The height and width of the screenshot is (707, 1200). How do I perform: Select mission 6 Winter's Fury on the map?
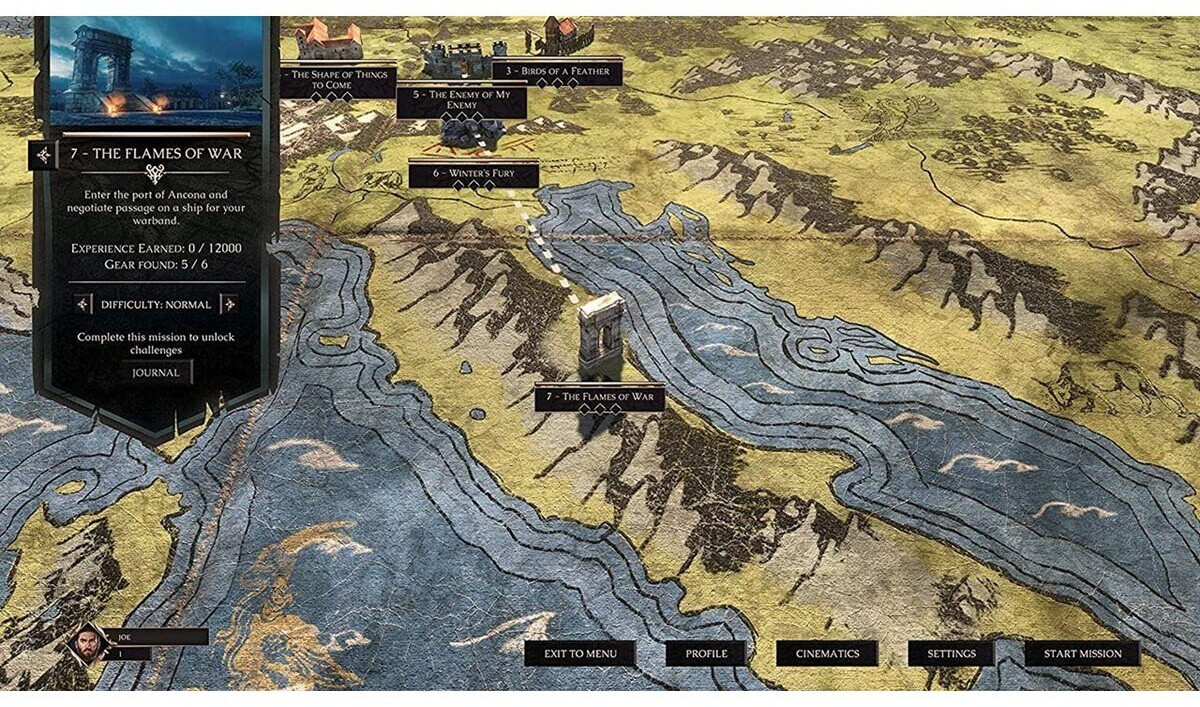473,173
